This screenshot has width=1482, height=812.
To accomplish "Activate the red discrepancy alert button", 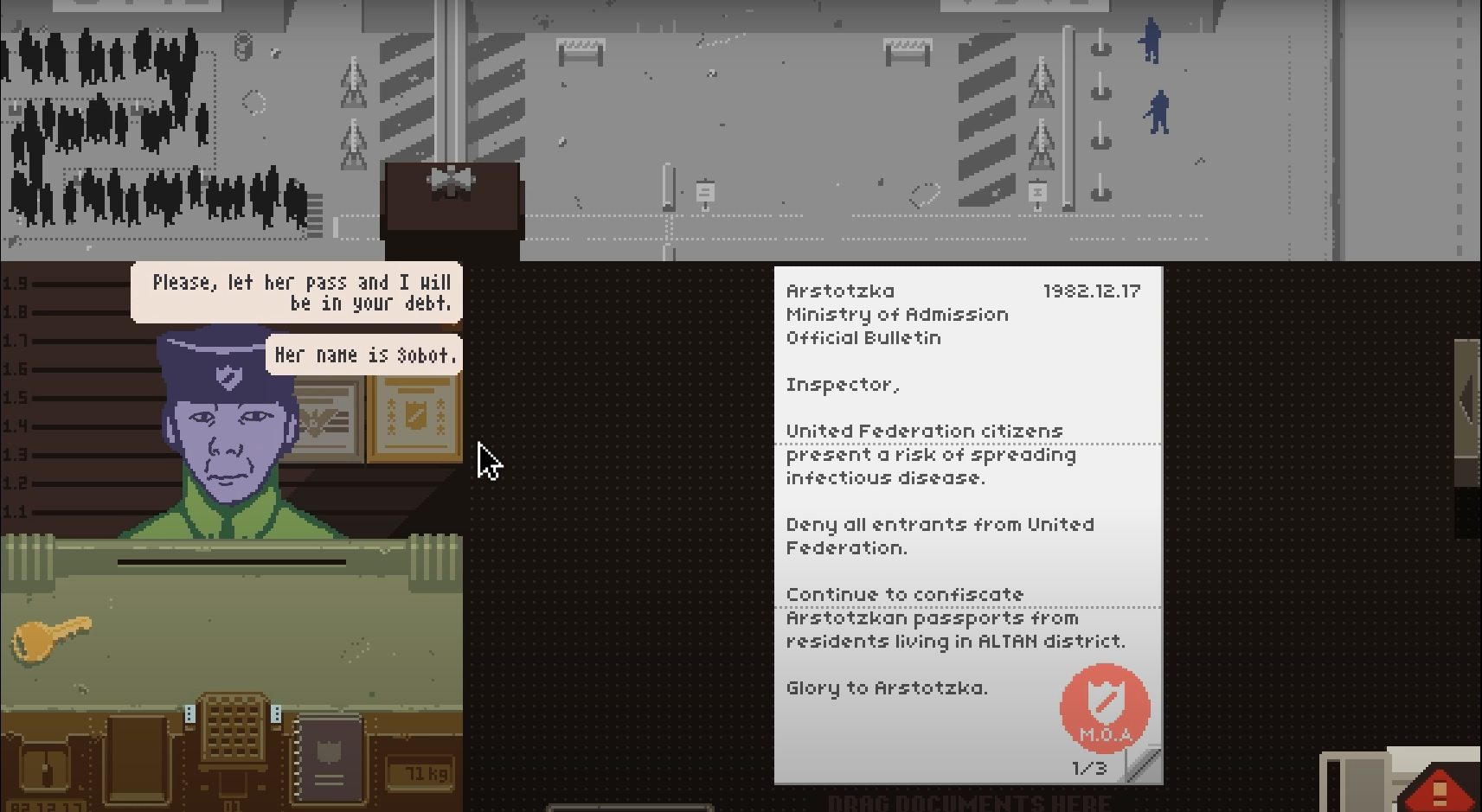I will 1440,789.
